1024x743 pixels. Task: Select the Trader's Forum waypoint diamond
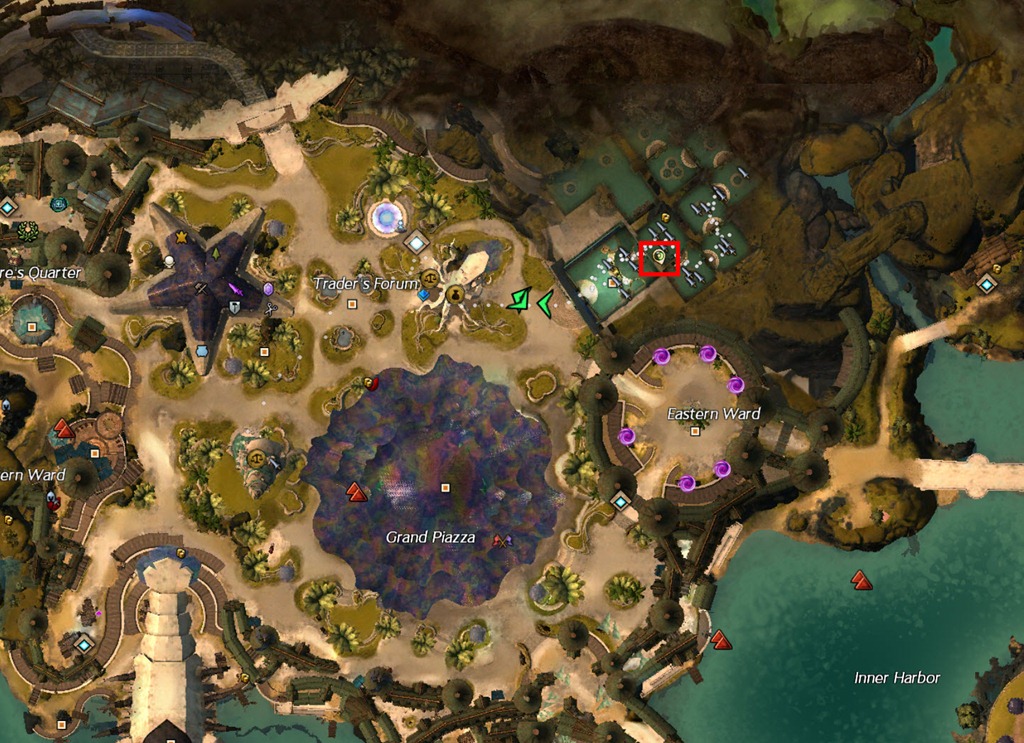tap(416, 241)
